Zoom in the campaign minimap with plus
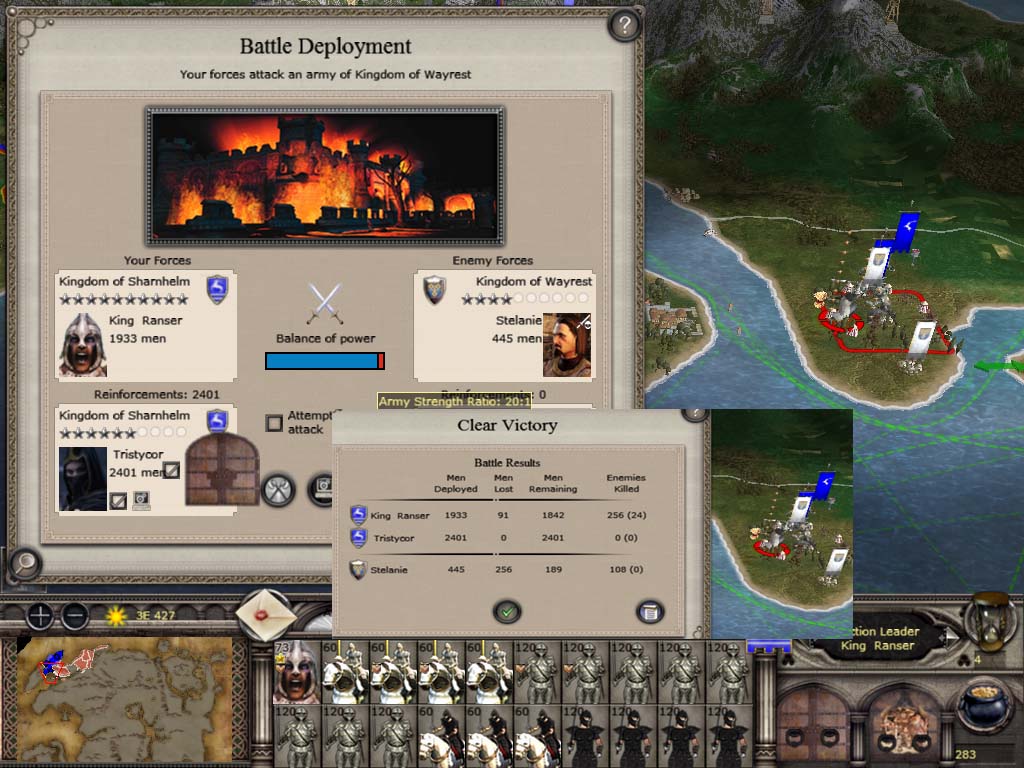Screen dimensions: 1024x768 click(39, 616)
